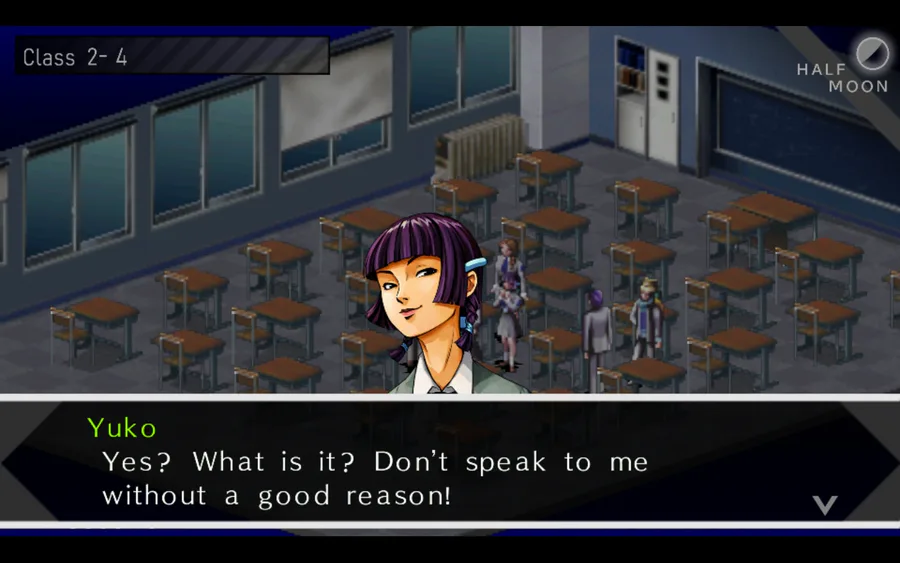Advance dialogue with the down arrow
This screenshot has width=900, height=563.
(824, 505)
